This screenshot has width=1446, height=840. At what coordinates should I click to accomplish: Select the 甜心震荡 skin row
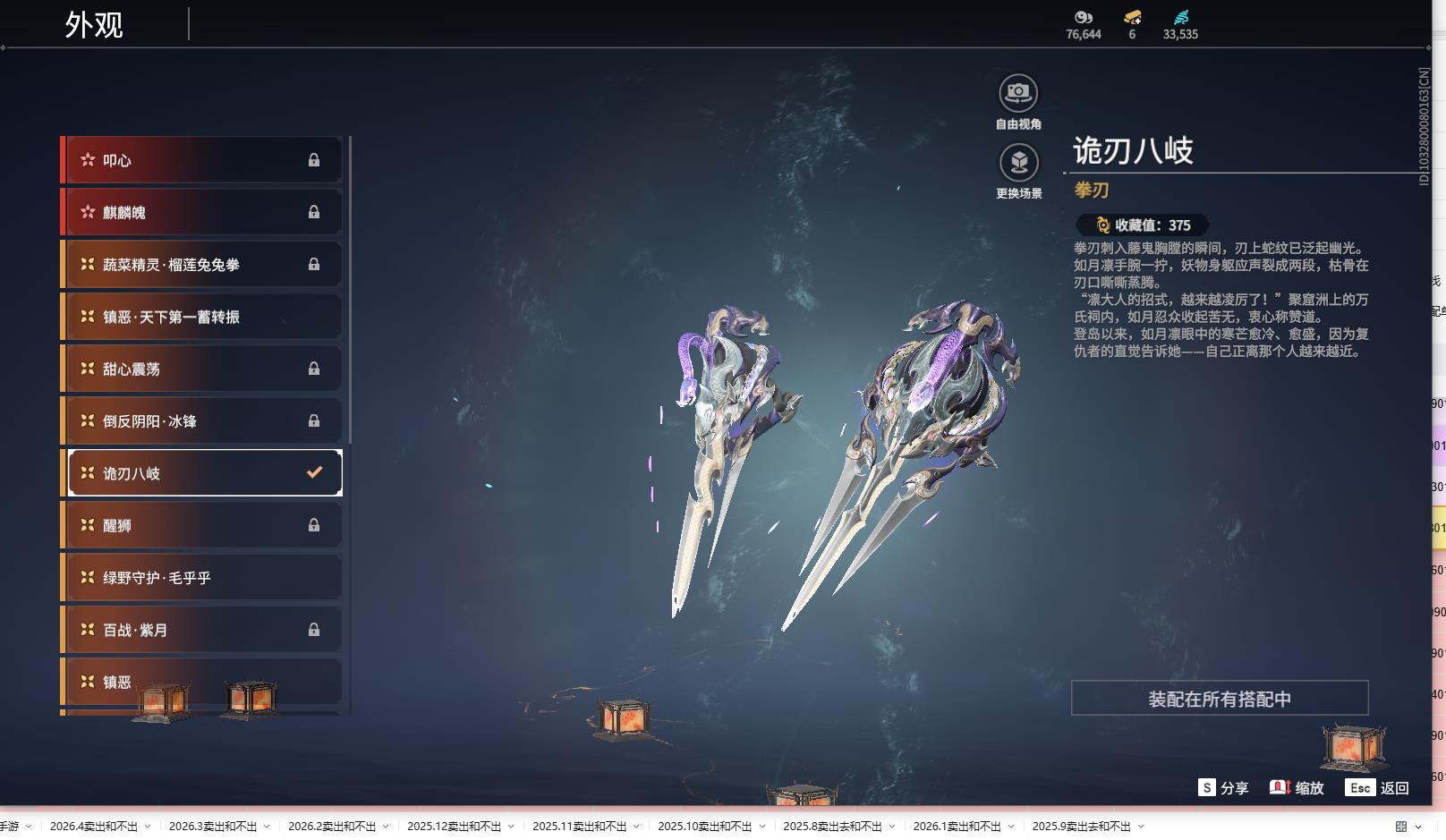(x=201, y=369)
